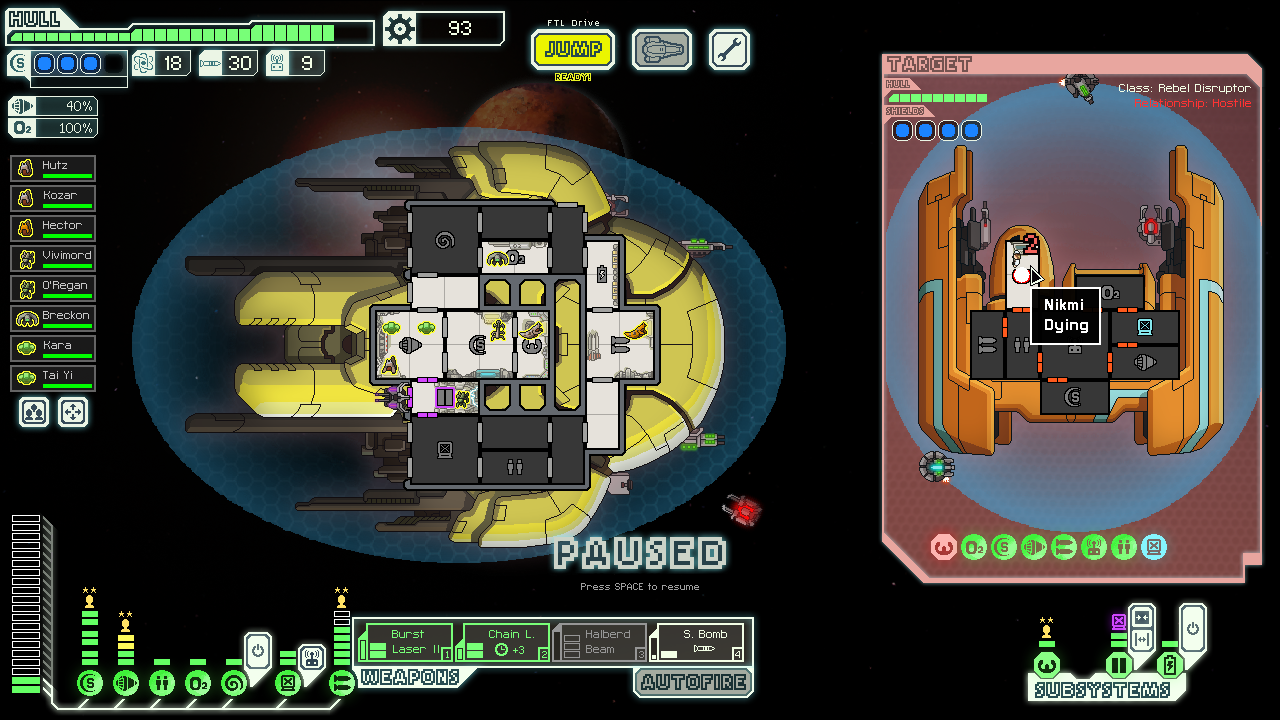Arm the Chain Laser weapon slot
Screen dimensions: 1280x720
pyautogui.click(x=504, y=642)
